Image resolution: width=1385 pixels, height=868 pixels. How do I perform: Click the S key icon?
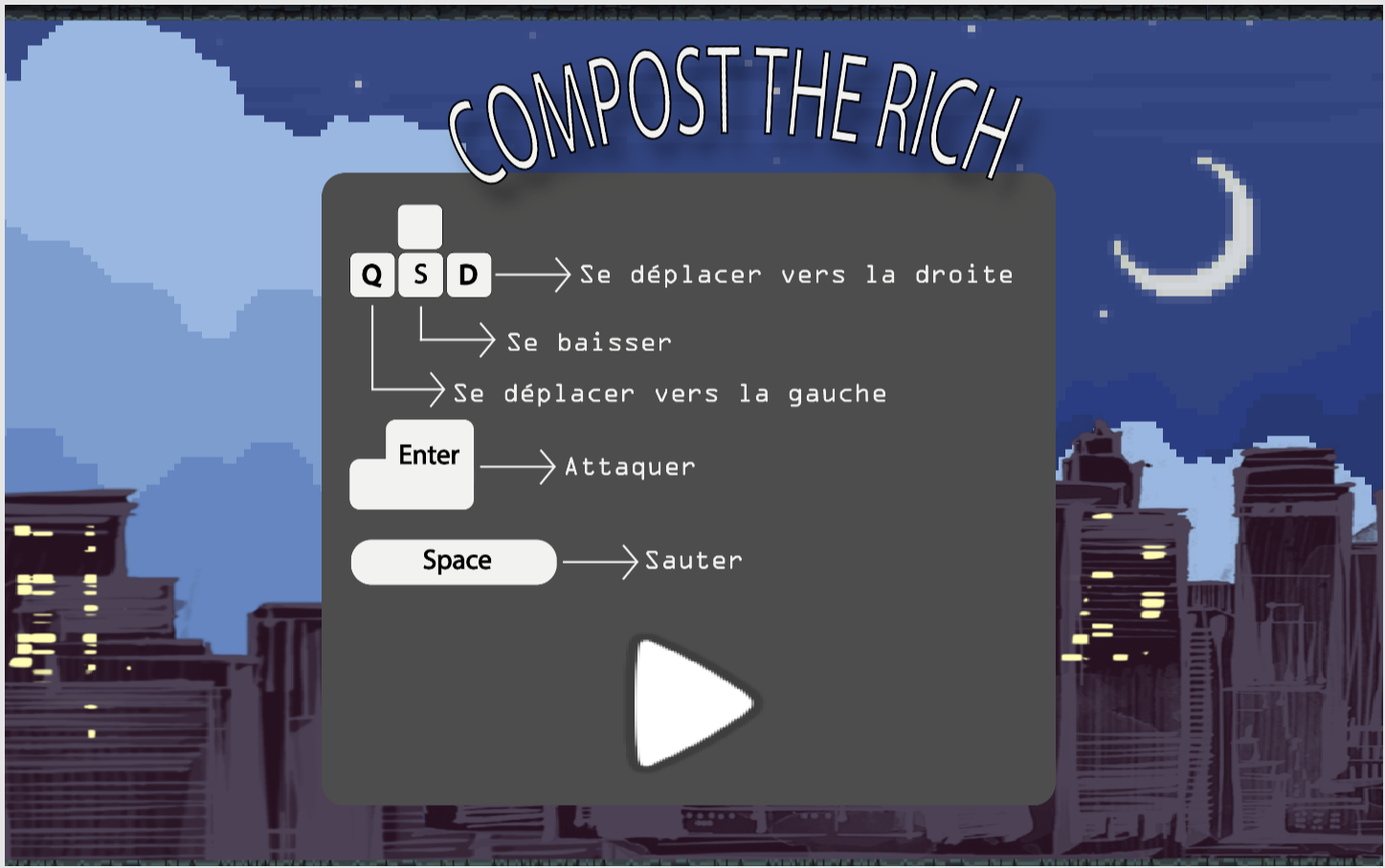(x=420, y=275)
